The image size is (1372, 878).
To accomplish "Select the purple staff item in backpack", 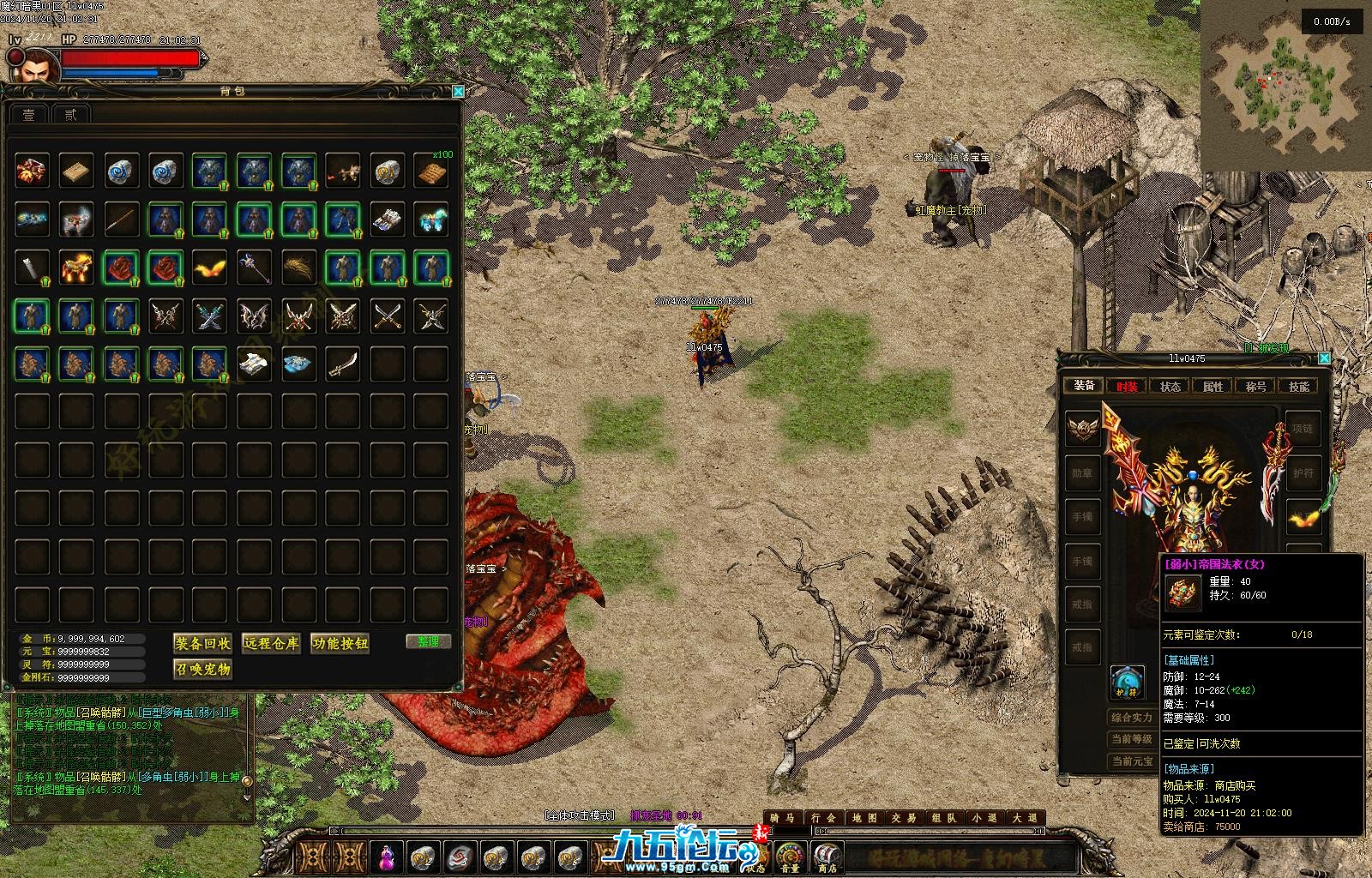I will click(255, 268).
